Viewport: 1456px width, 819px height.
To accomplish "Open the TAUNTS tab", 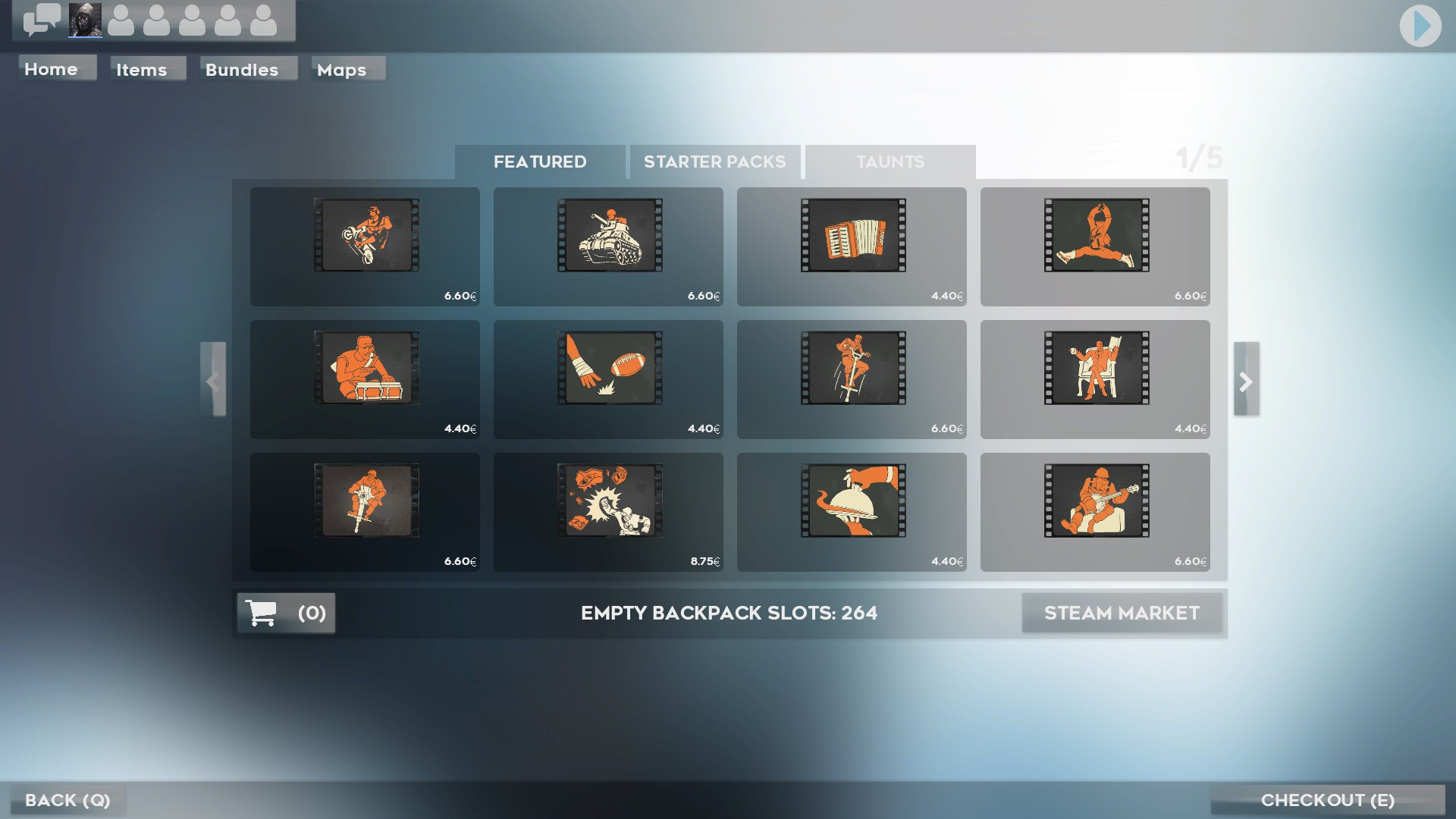I will [x=890, y=162].
